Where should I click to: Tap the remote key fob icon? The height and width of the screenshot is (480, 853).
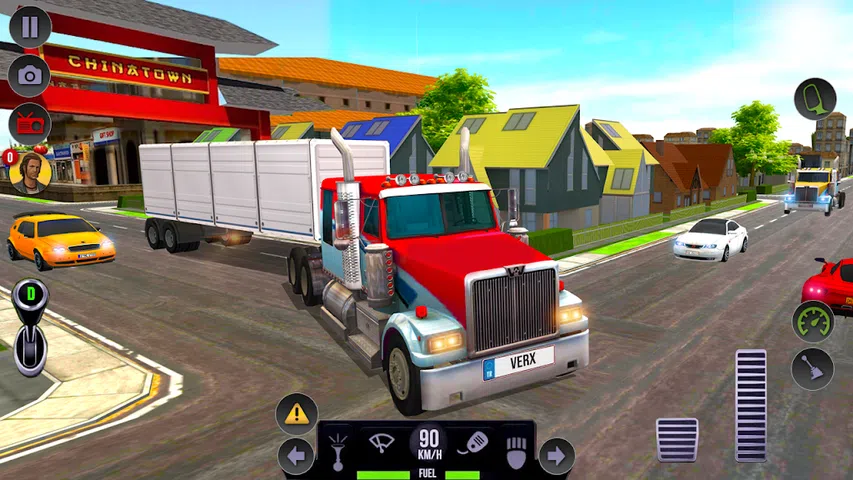[472, 443]
